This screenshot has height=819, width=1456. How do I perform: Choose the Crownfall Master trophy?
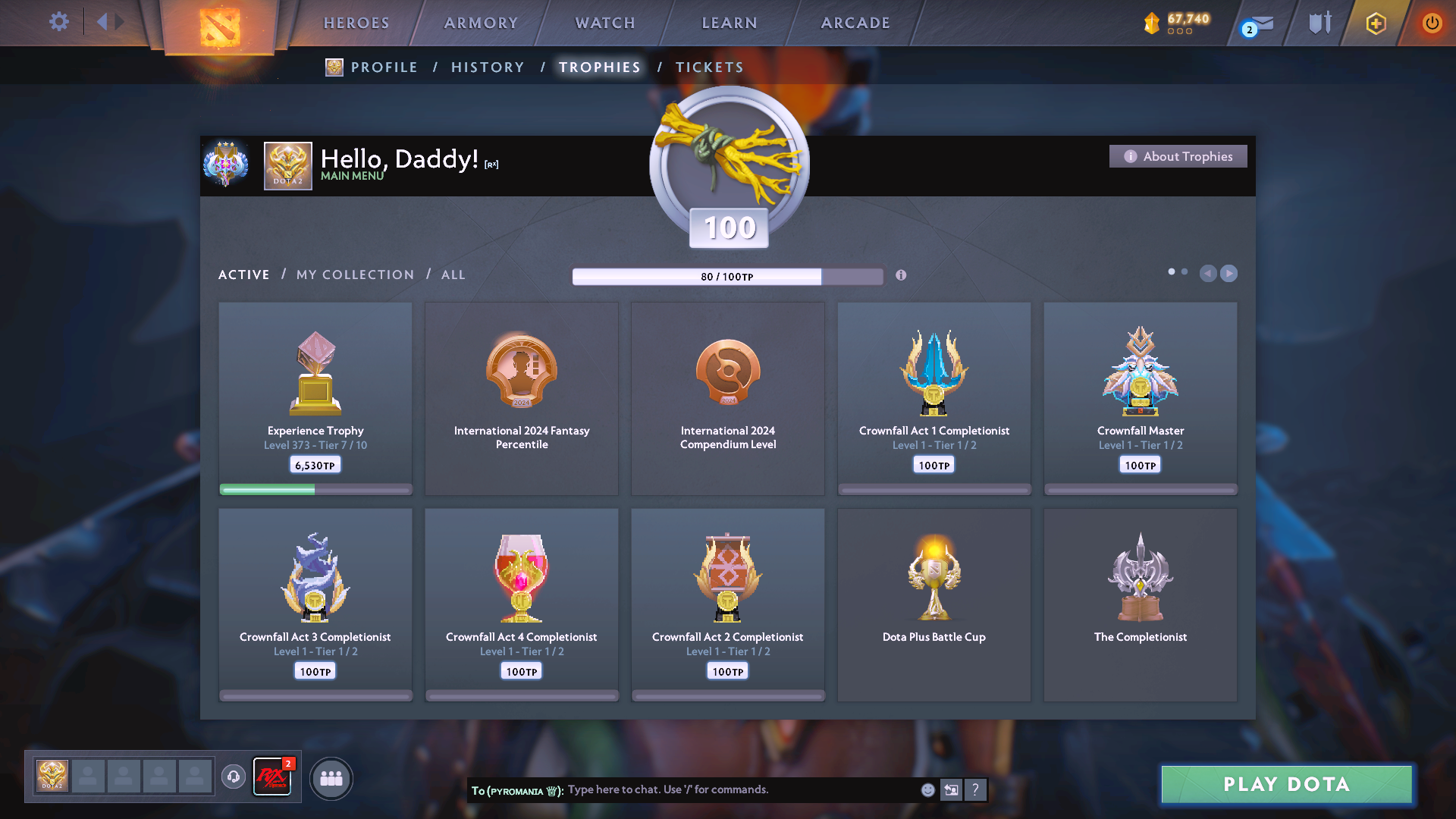1140,398
